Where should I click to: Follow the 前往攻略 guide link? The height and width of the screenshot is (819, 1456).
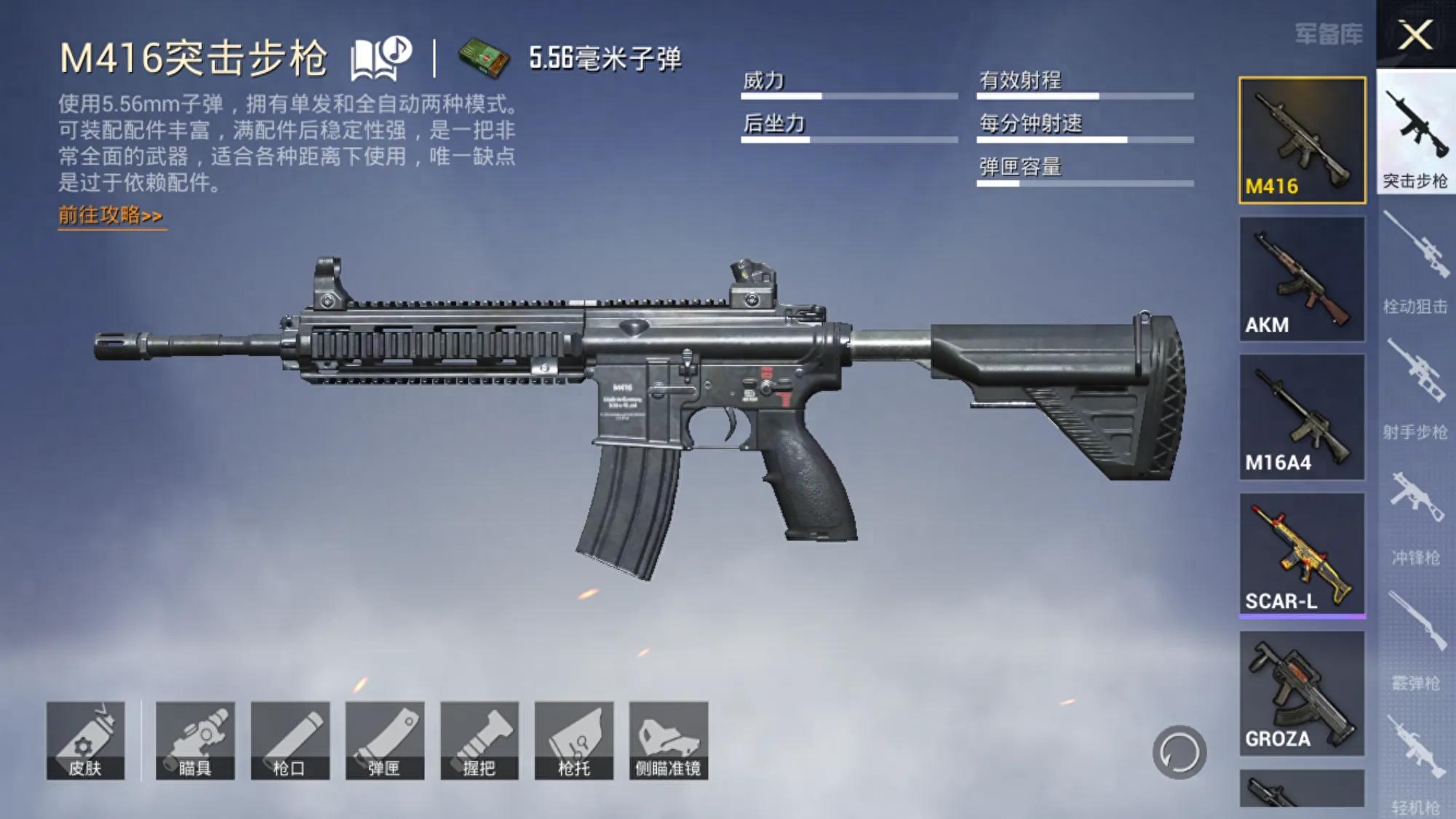pyautogui.click(x=111, y=215)
